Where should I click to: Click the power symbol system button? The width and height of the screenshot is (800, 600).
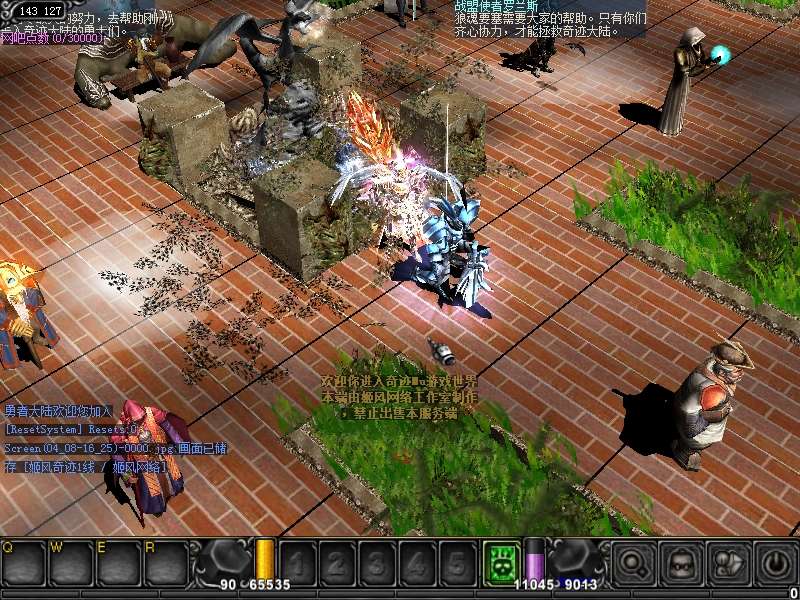(776, 564)
